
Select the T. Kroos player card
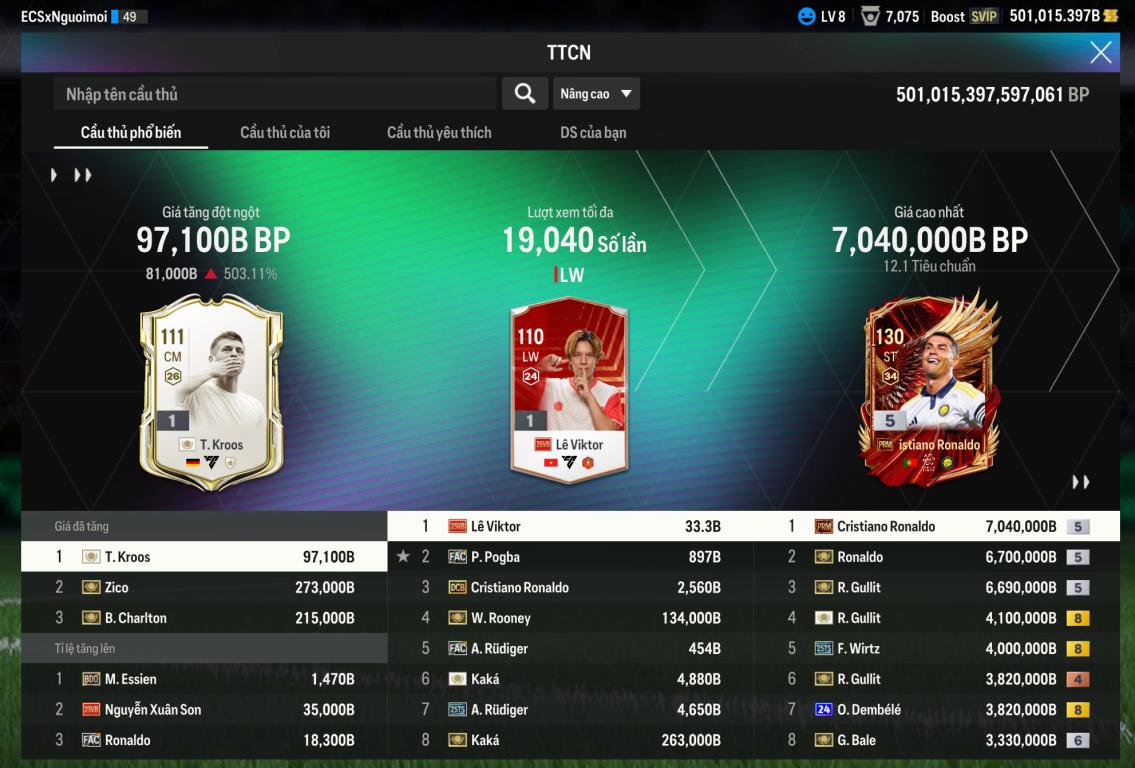(x=211, y=392)
